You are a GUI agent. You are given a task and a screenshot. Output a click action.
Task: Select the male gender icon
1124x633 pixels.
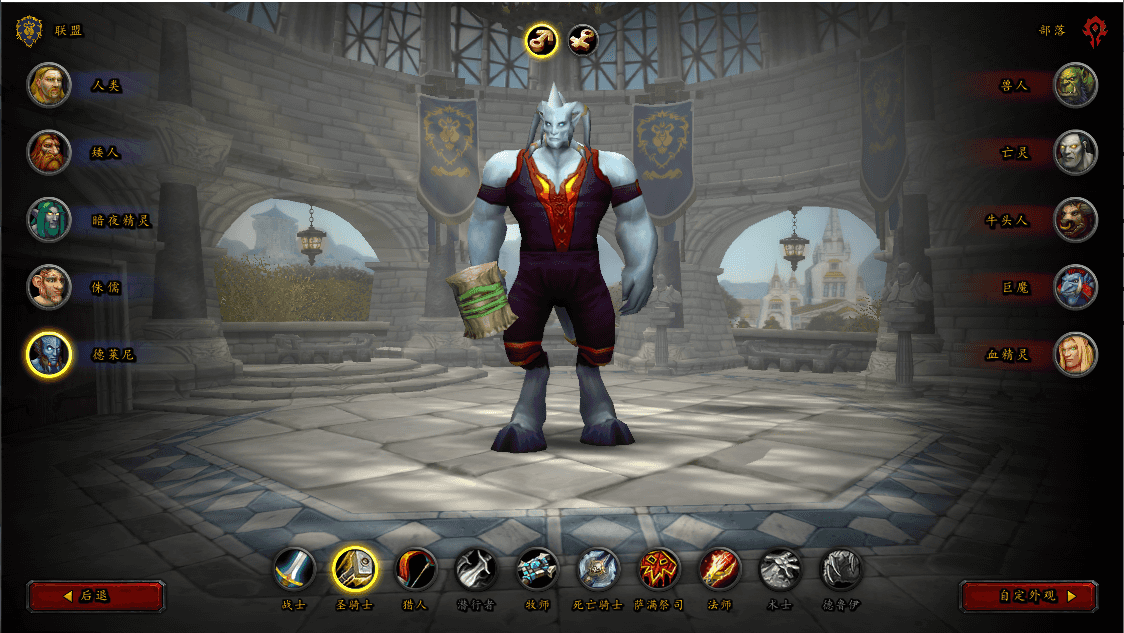(542, 40)
